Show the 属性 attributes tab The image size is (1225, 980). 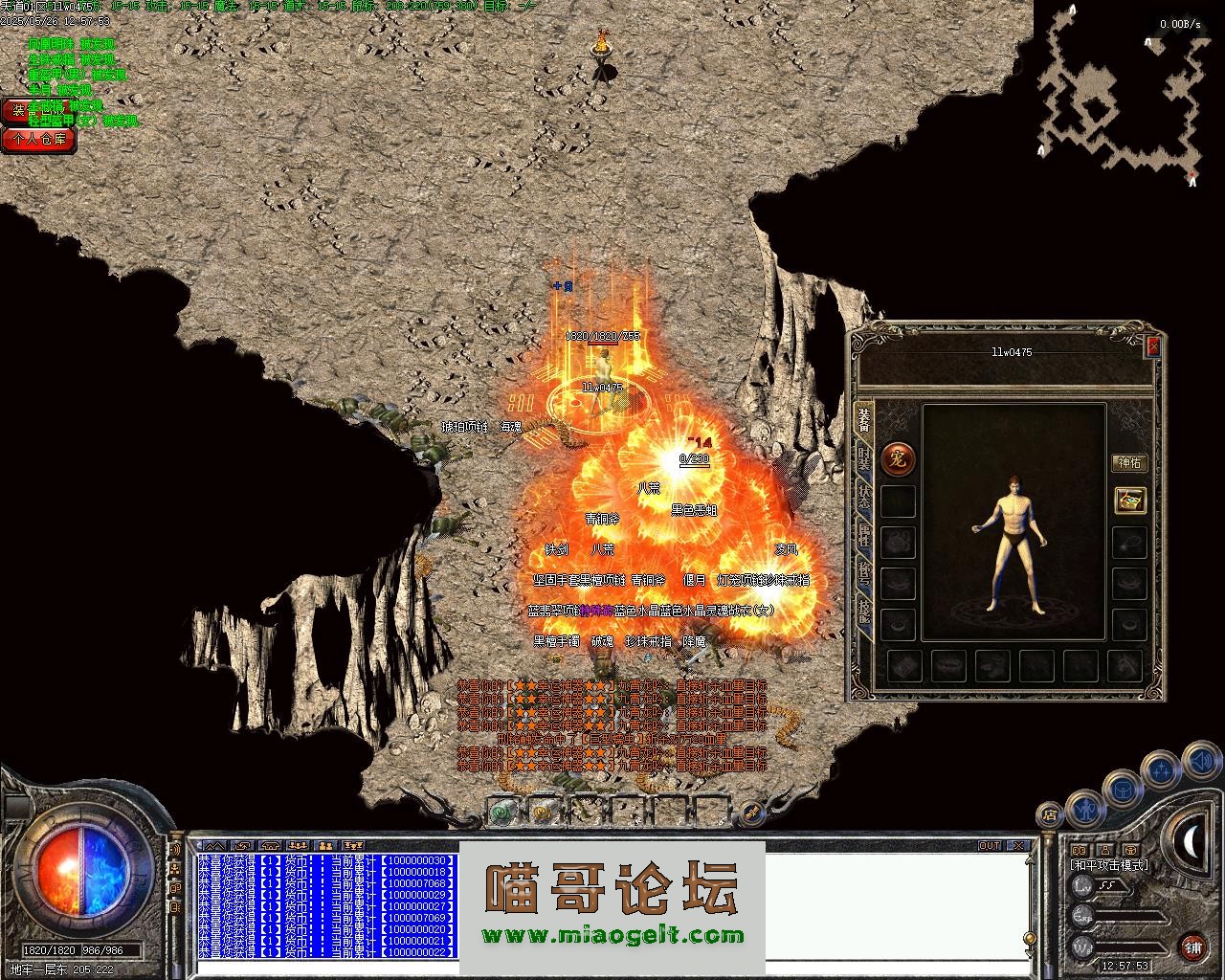pyautogui.click(x=864, y=536)
